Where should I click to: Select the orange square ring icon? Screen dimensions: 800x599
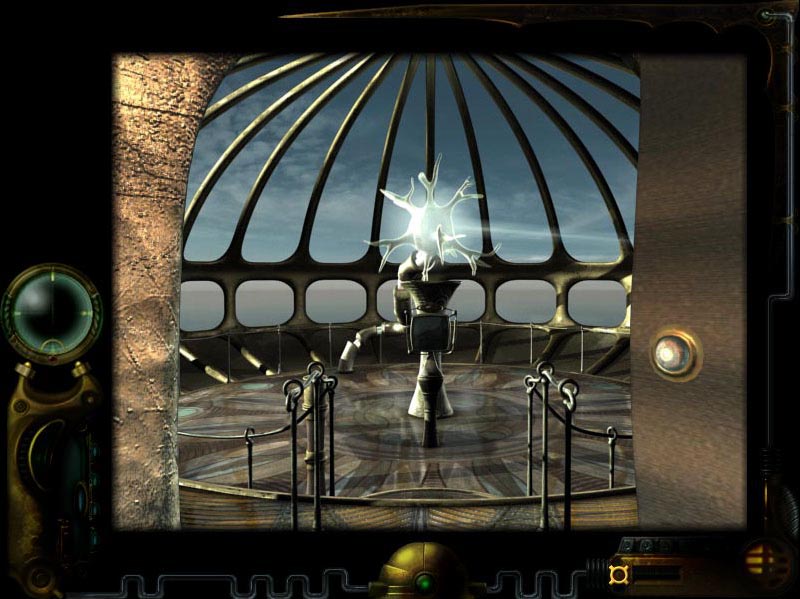618,573
